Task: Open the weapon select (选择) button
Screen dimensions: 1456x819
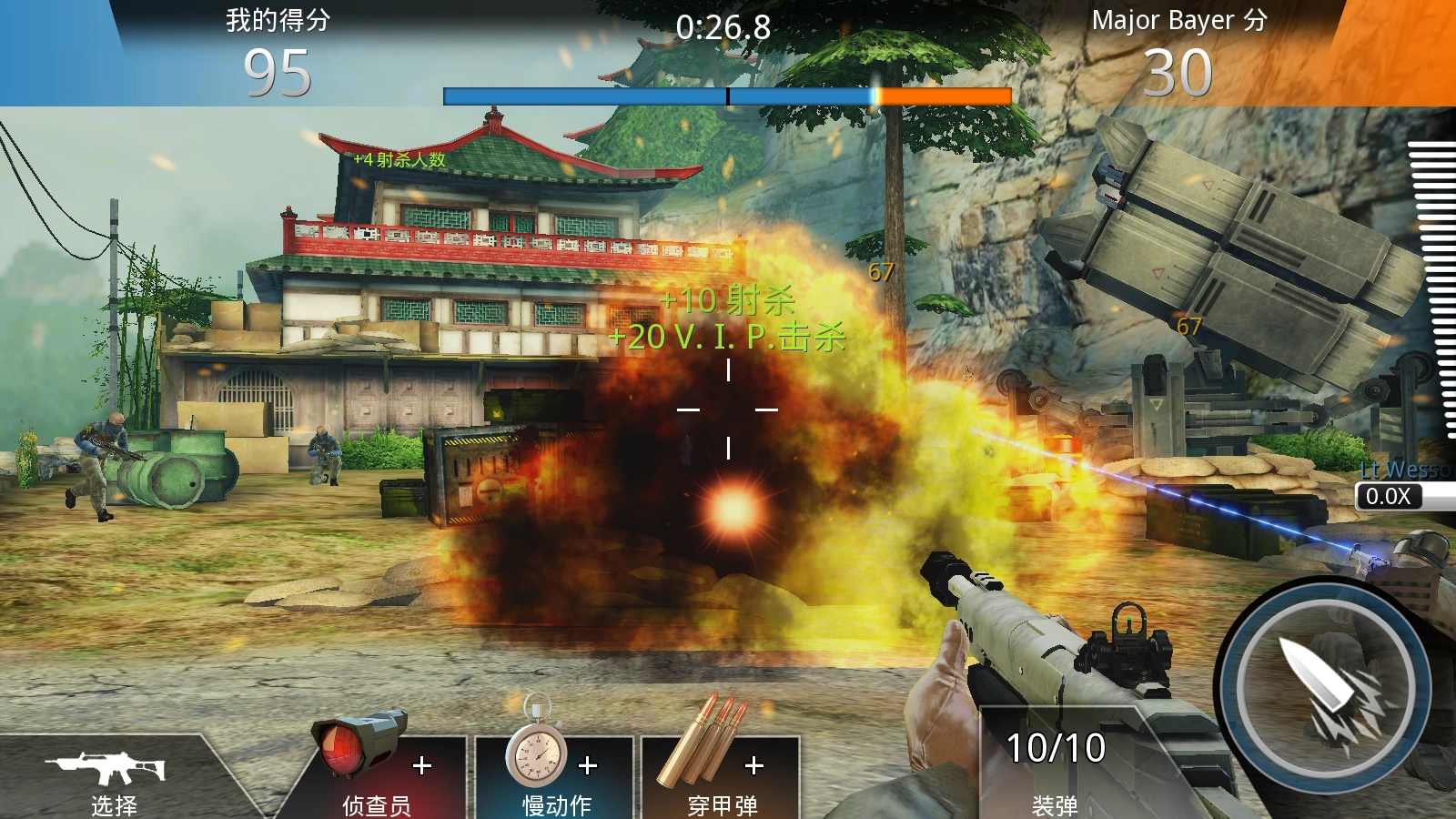Action: coord(111,779)
